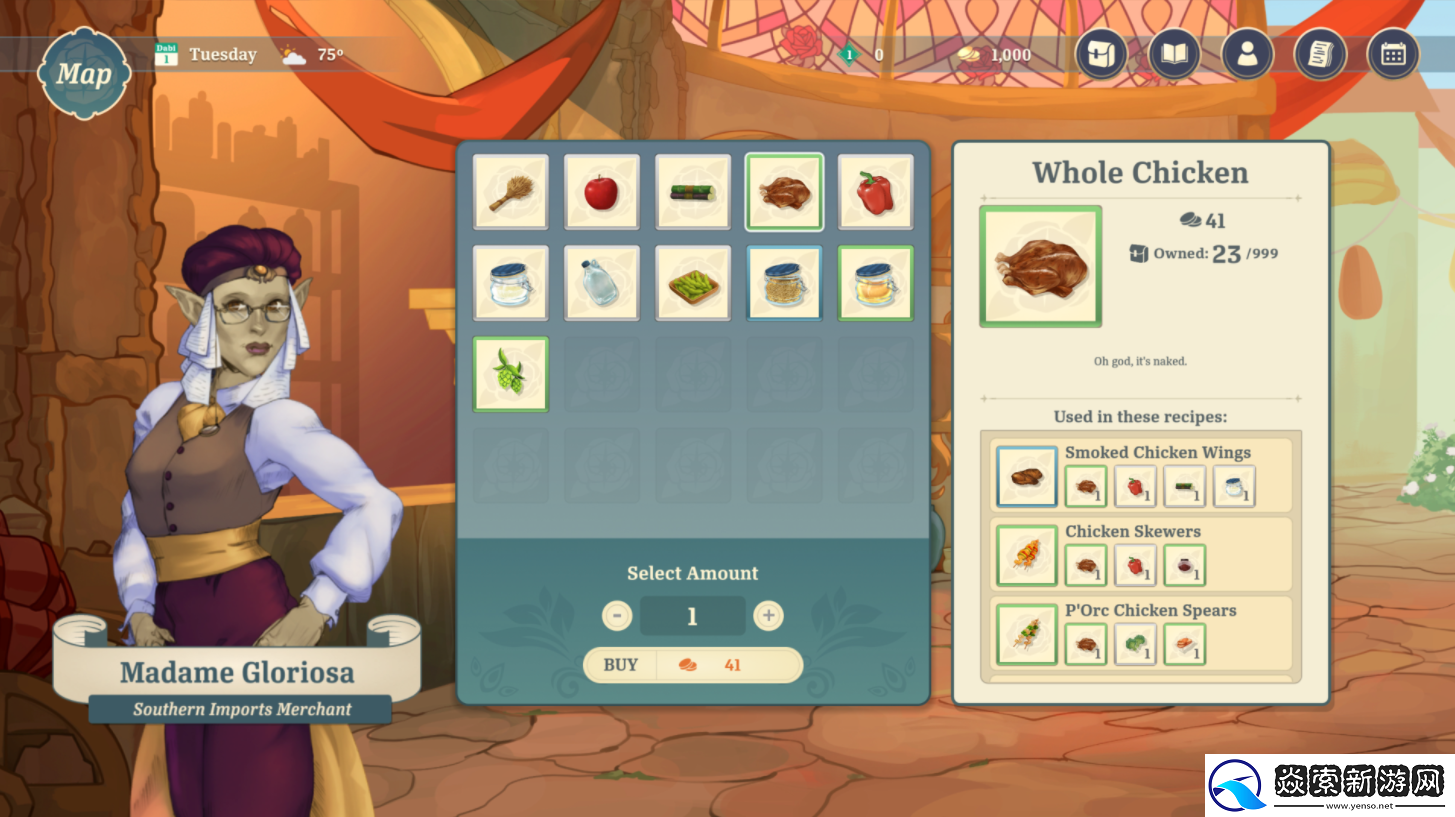Show the paper notes list icon

(1320, 54)
